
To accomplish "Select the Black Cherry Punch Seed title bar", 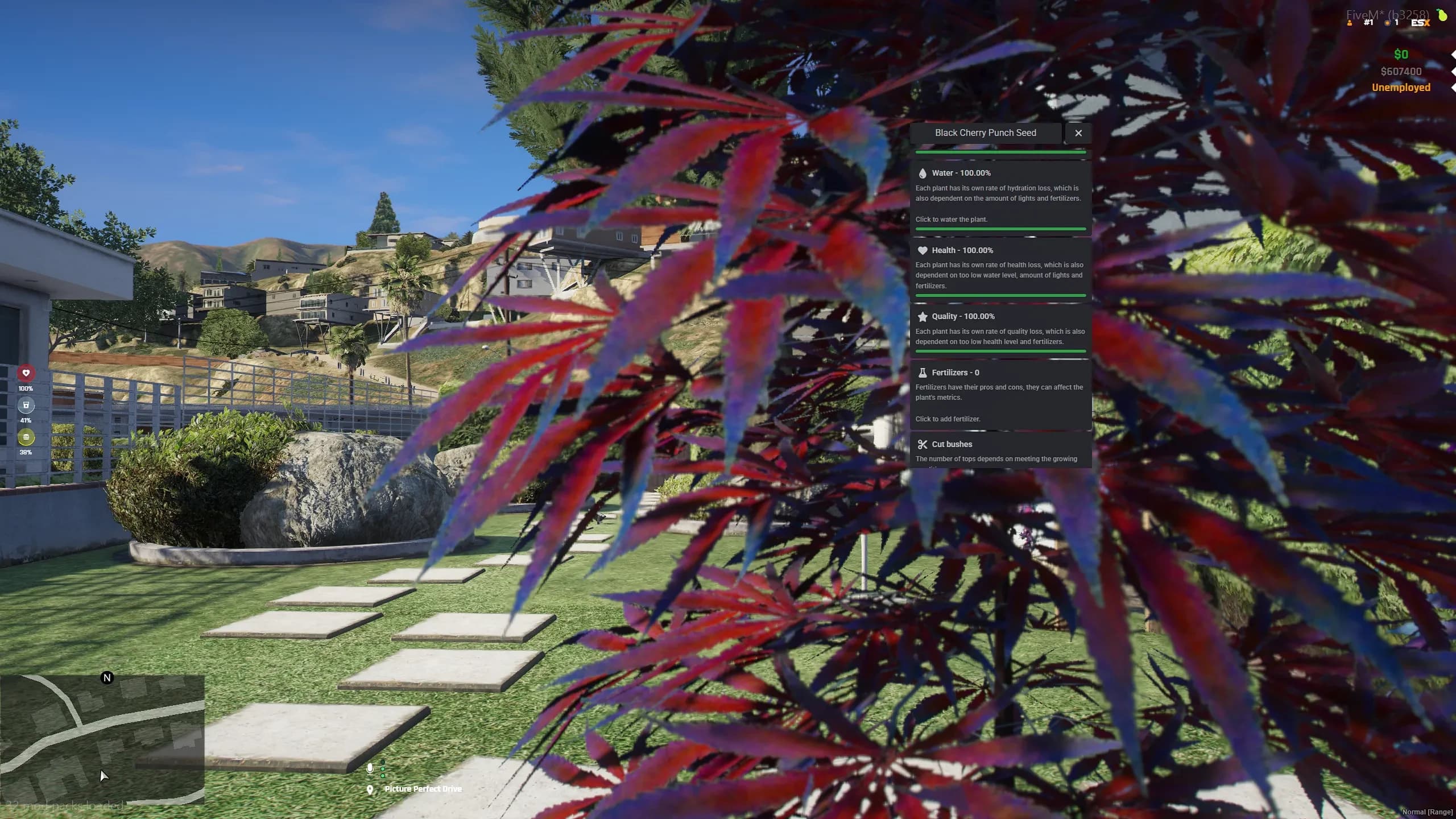I will pyautogui.click(x=986, y=133).
